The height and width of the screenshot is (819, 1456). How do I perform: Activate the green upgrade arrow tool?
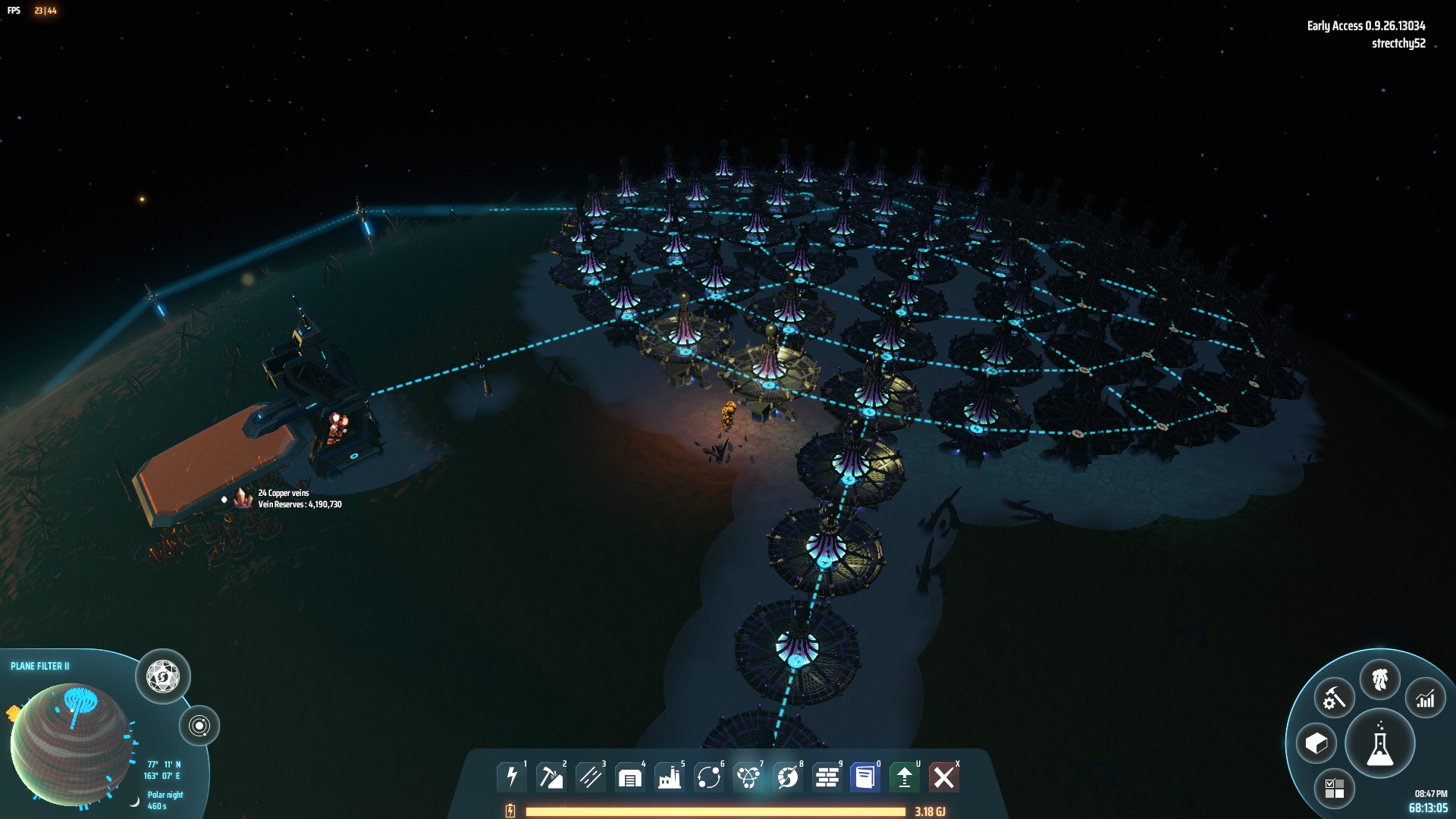tap(904, 777)
